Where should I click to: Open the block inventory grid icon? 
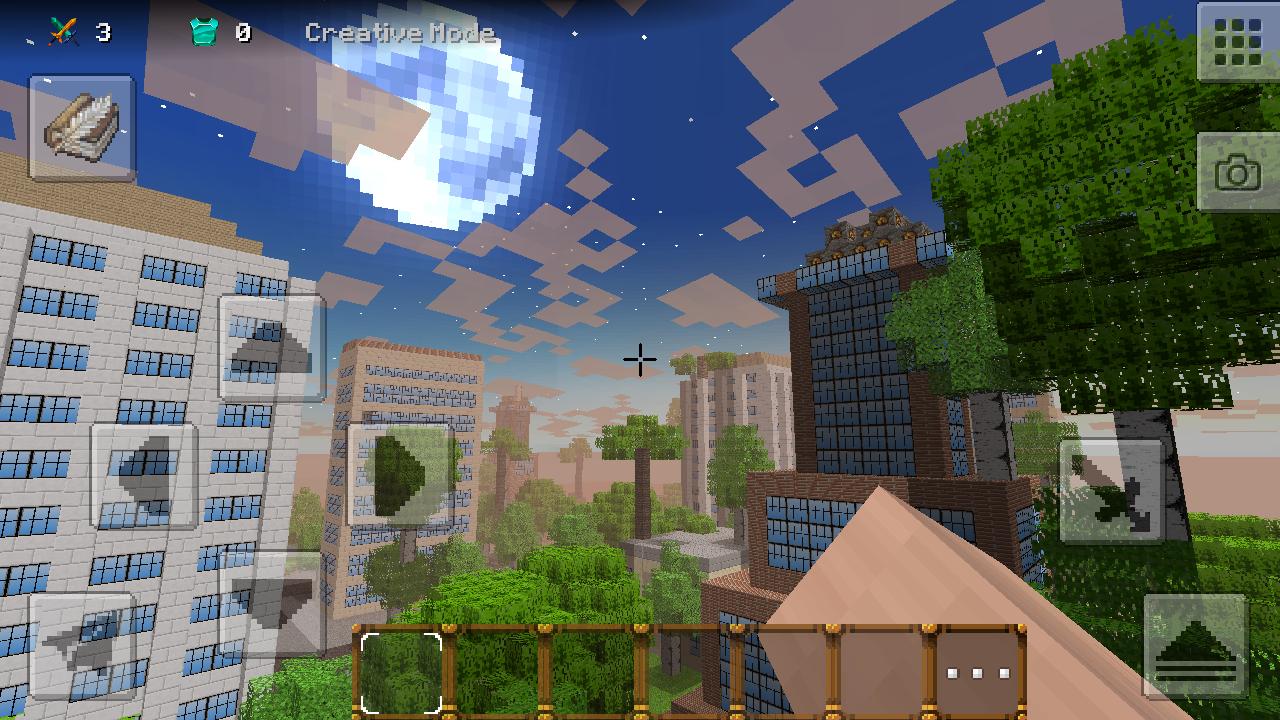click(x=1237, y=42)
